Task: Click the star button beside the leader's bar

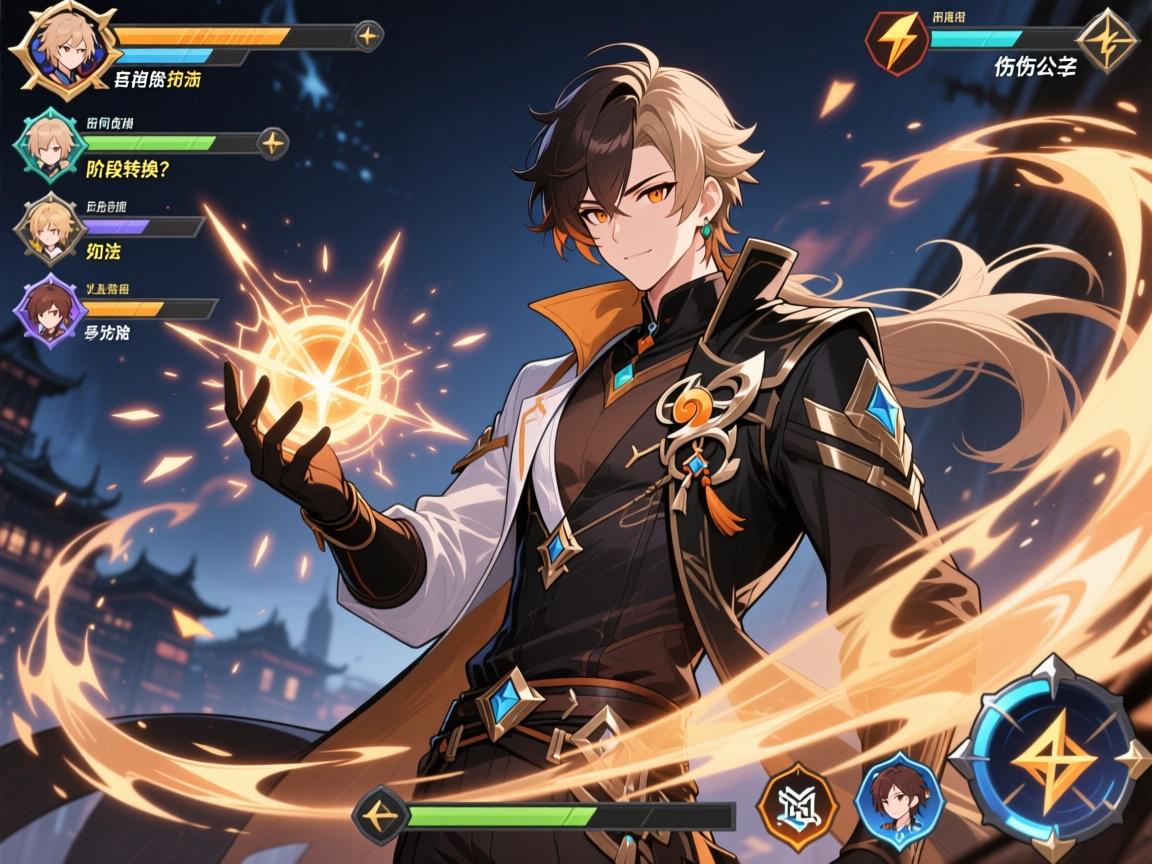Action: pos(368,37)
